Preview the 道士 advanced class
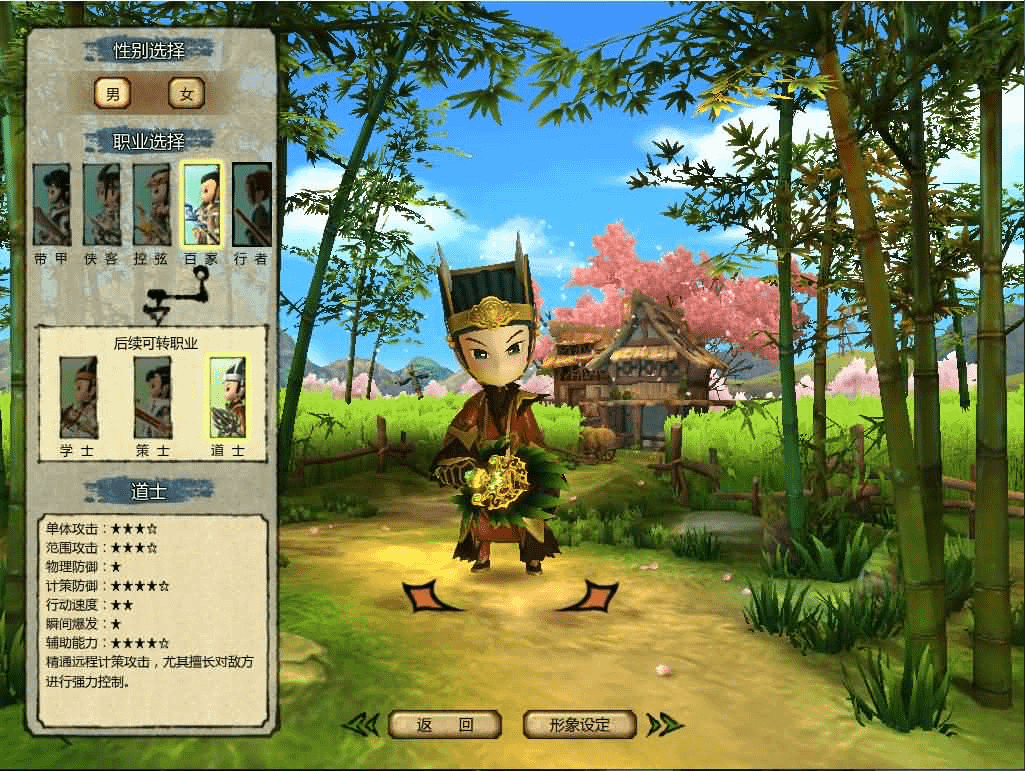The image size is (1025, 771). click(x=226, y=398)
